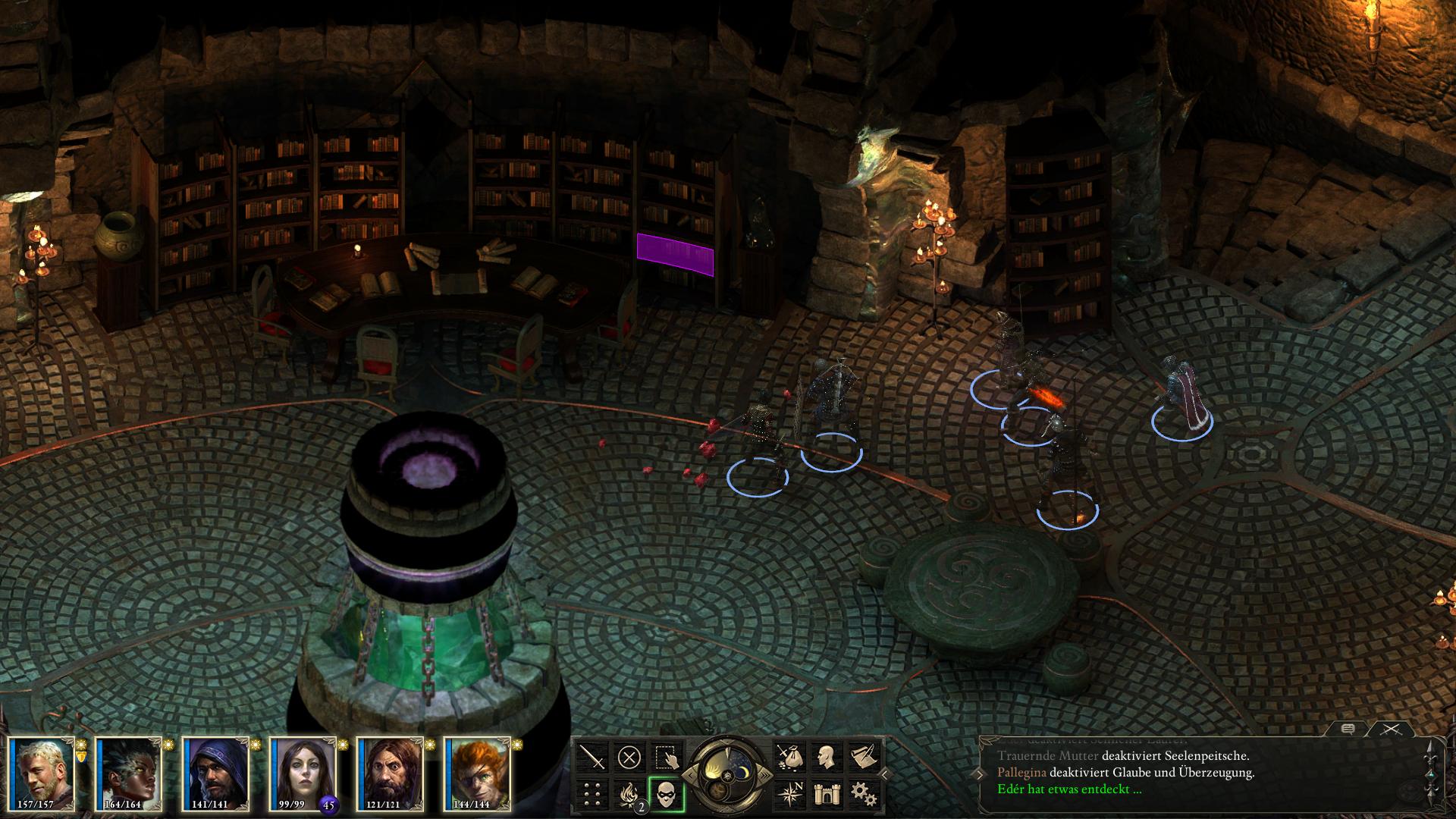
Task: Open the character sheet head icon
Action: (826, 757)
